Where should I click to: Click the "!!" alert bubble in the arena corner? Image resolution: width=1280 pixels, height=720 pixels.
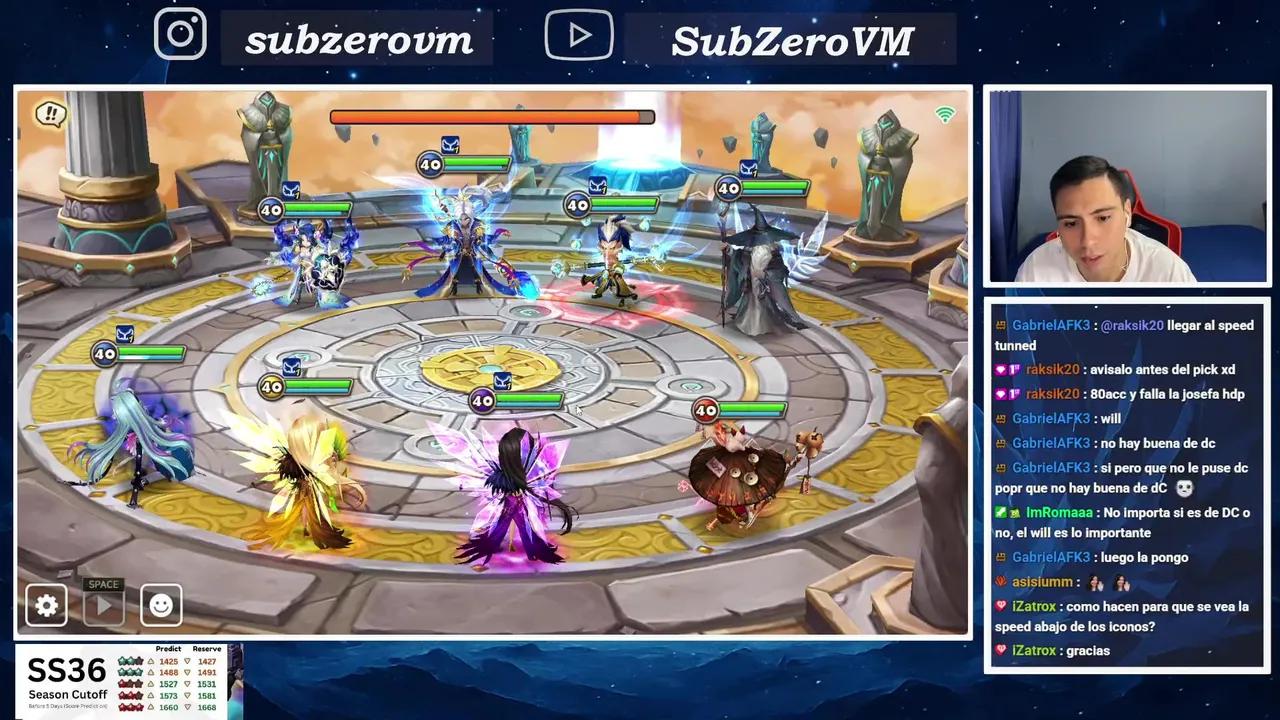pos(49,114)
